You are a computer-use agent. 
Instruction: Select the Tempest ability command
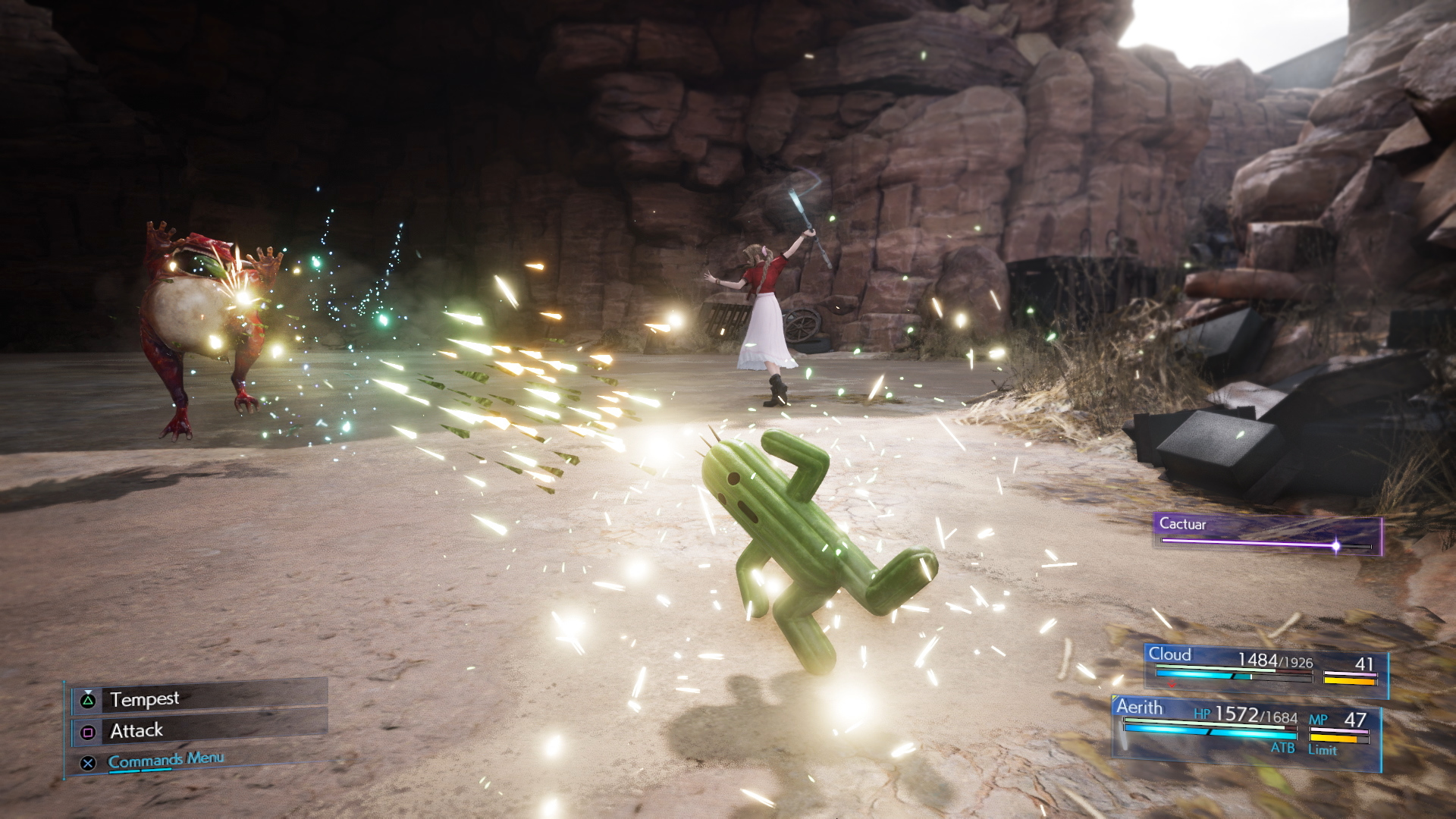[145, 699]
